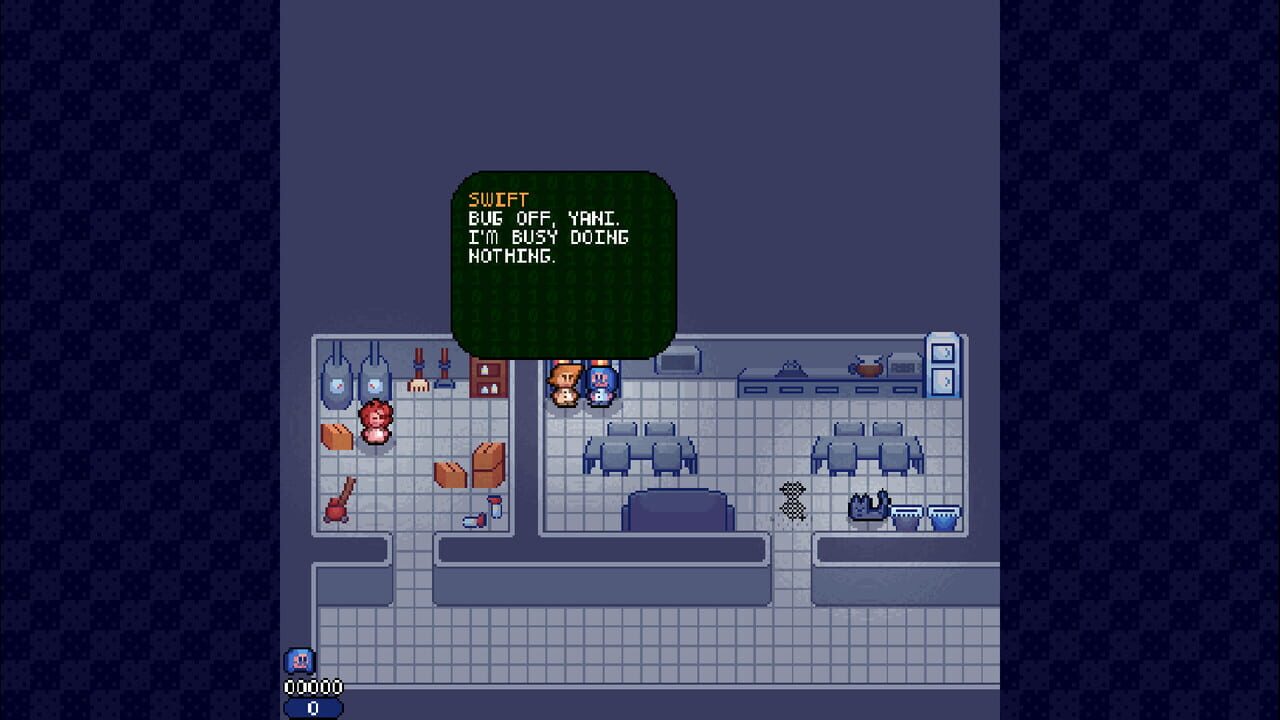Click the blue 0 coin counter pill
This screenshot has height=720, width=1280.
pos(311,706)
